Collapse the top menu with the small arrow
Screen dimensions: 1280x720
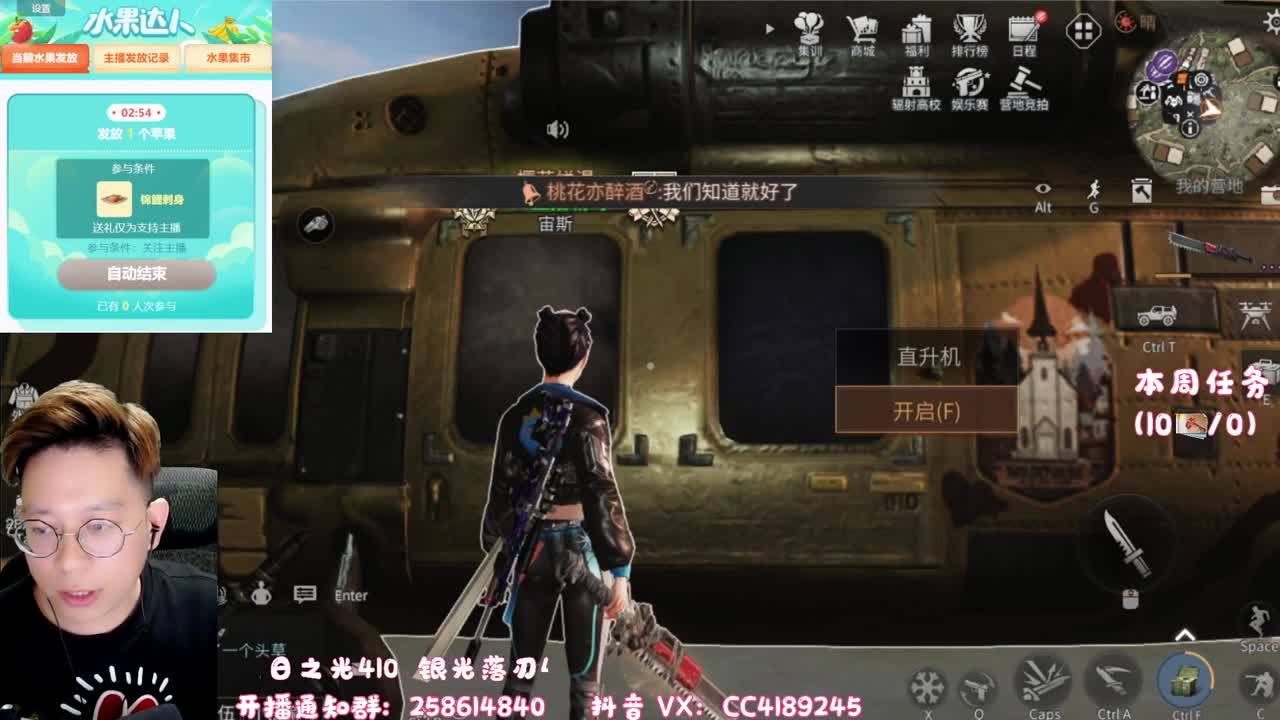(767, 28)
